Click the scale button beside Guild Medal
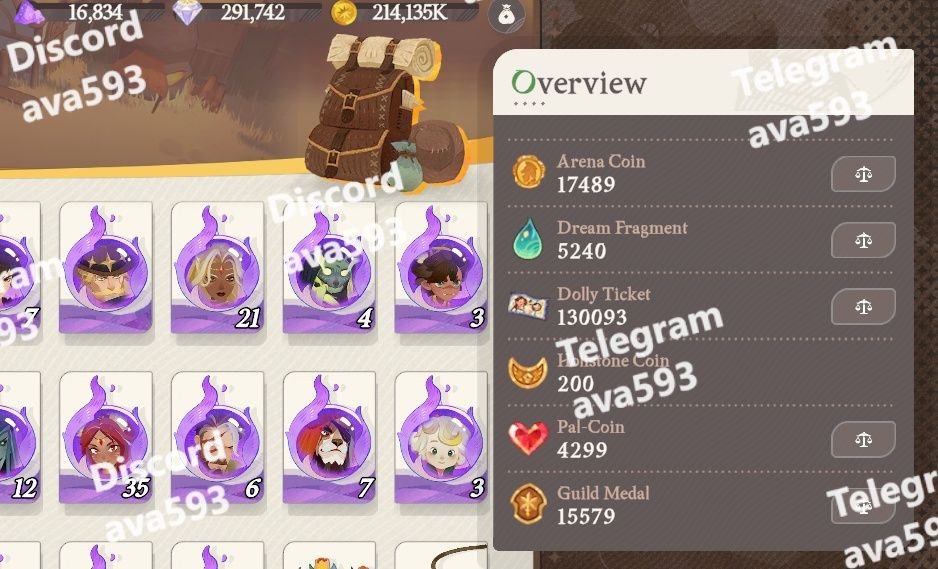The image size is (938, 569). 863,506
